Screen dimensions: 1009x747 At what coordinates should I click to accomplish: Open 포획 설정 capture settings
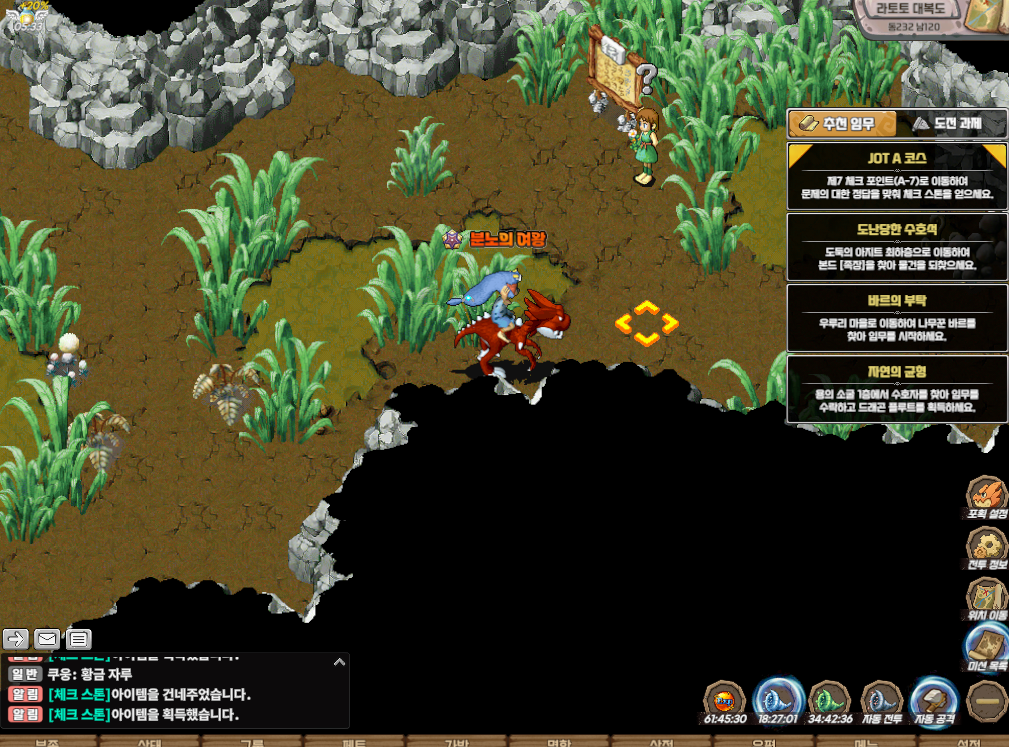click(987, 497)
